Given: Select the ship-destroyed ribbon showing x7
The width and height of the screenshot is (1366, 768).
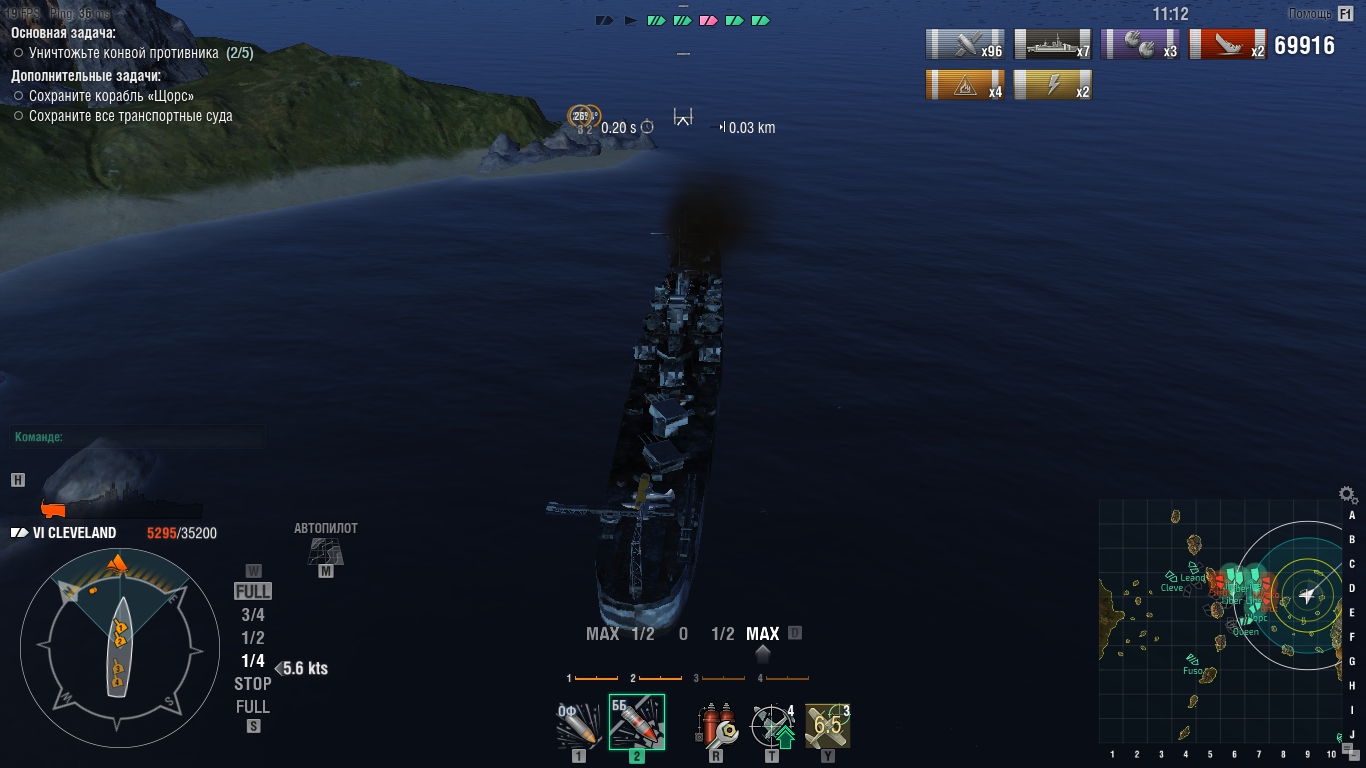Looking at the screenshot, I should tap(1053, 44).
